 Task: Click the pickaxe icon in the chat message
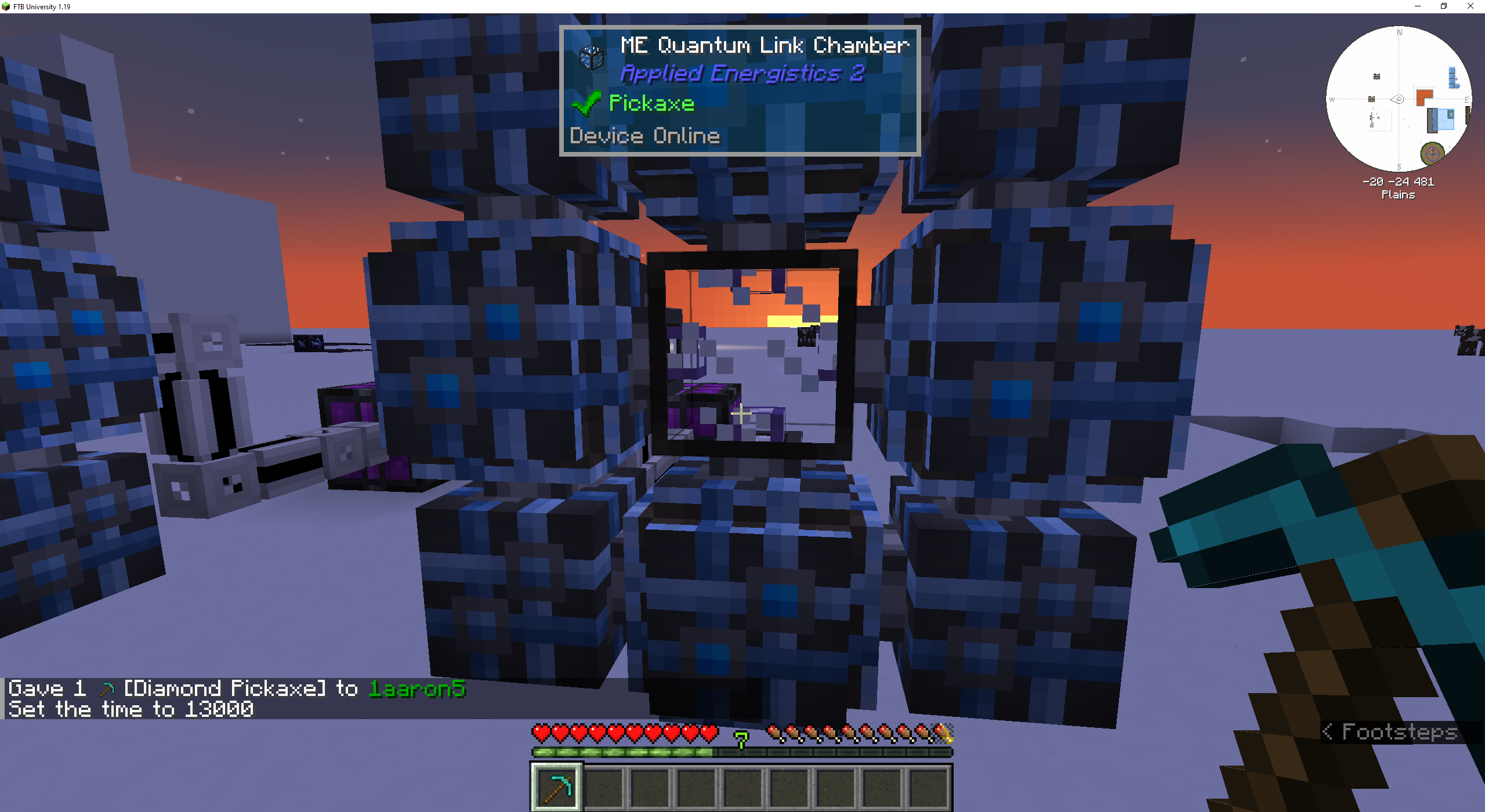[107, 688]
